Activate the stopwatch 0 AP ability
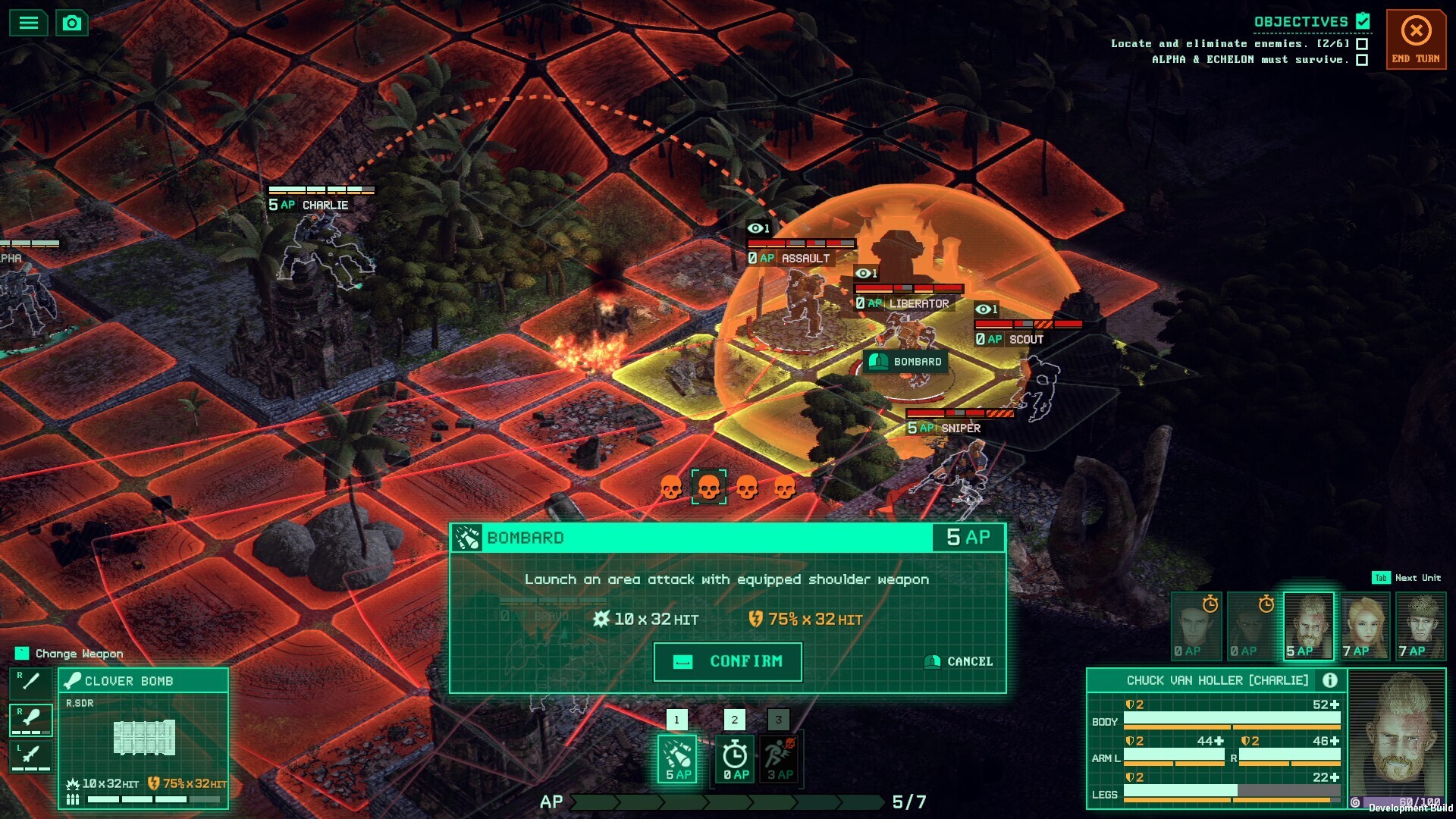 pyautogui.click(x=735, y=758)
